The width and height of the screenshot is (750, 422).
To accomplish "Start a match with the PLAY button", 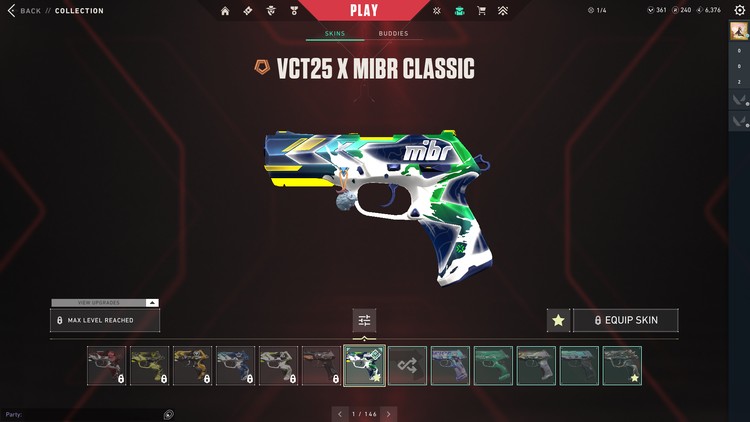I will coord(364,11).
